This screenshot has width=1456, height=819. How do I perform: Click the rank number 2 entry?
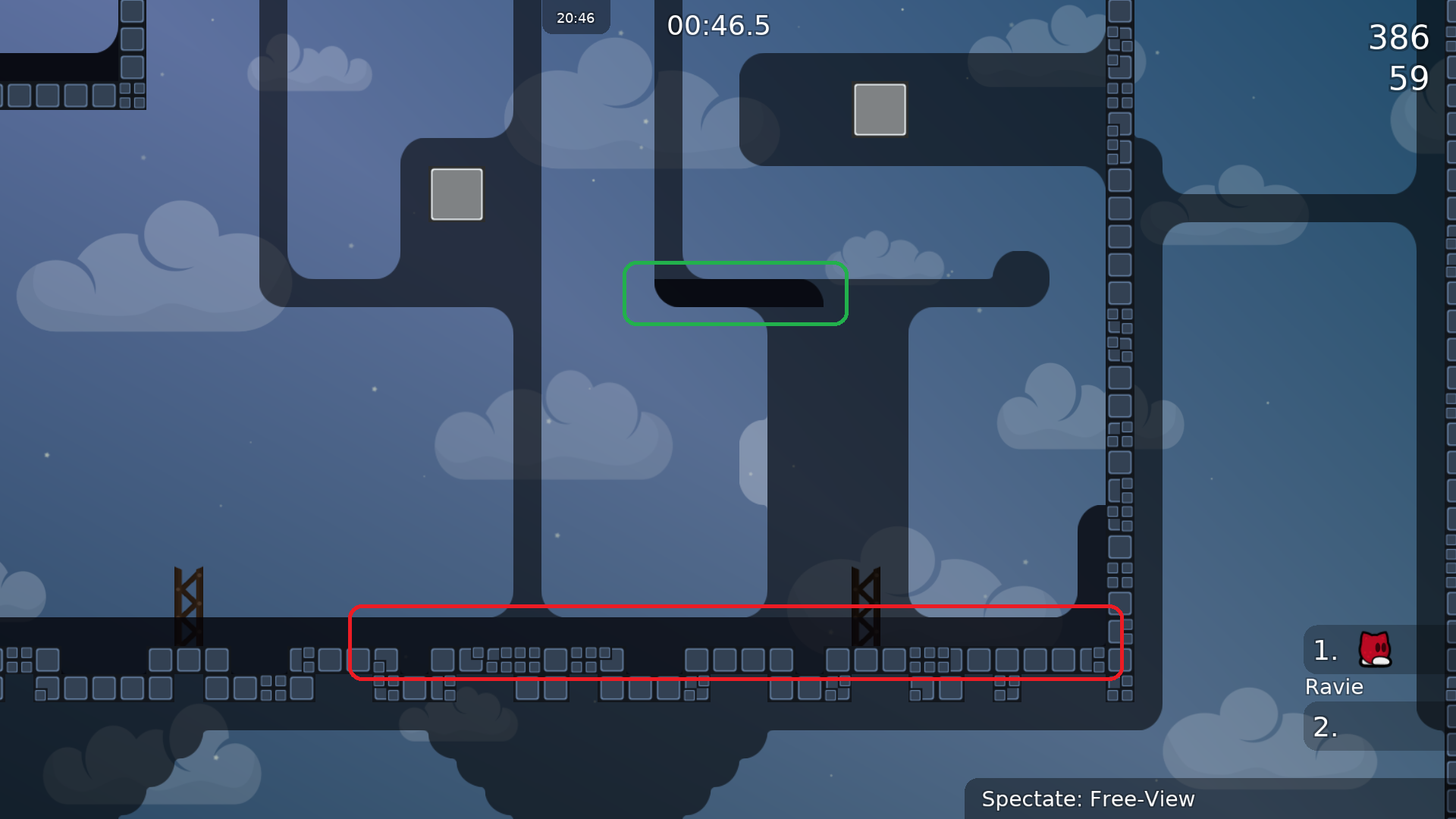pyautogui.click(x=1325, y=726)
